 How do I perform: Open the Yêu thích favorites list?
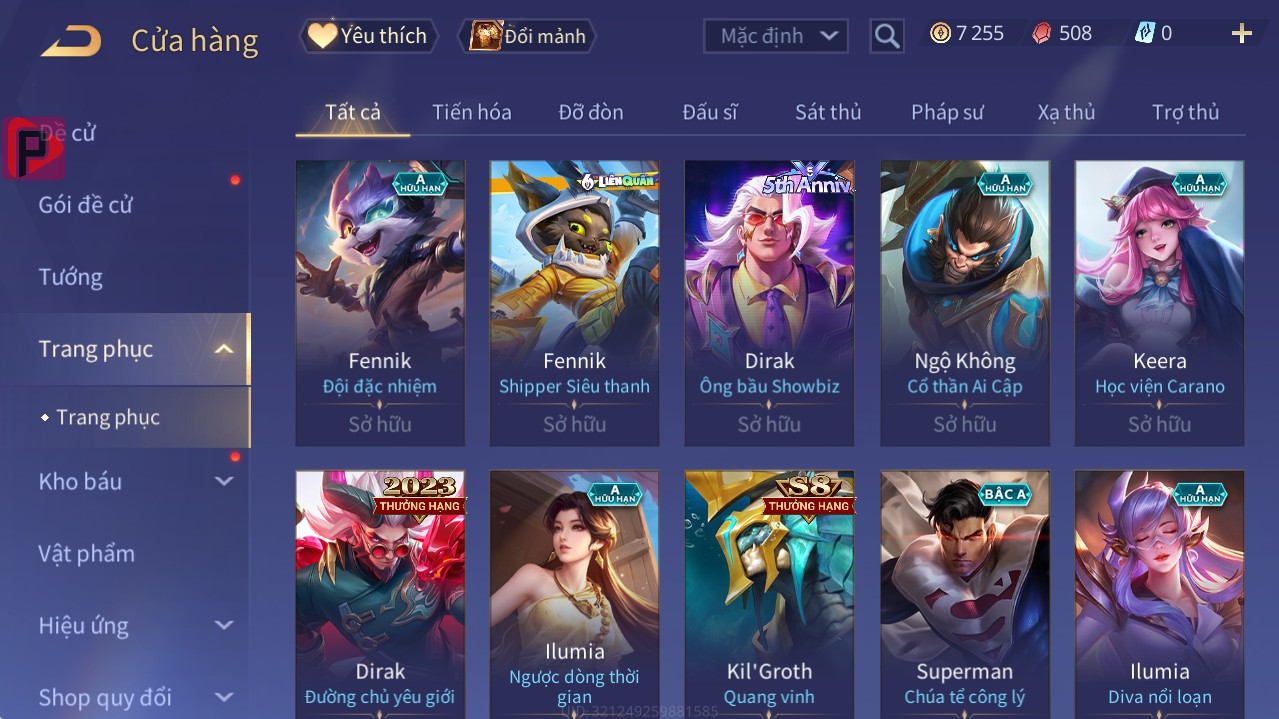[369, 36]
